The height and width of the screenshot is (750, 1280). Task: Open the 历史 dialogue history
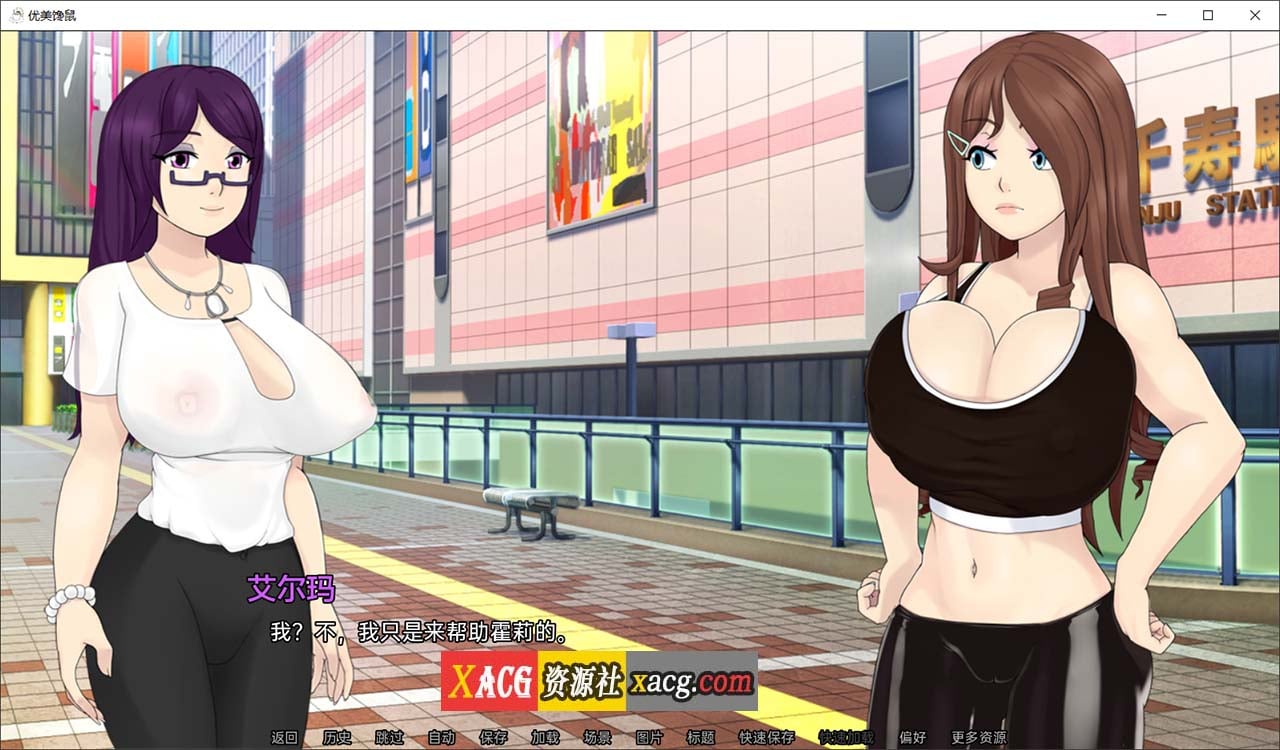coord(337,737)
